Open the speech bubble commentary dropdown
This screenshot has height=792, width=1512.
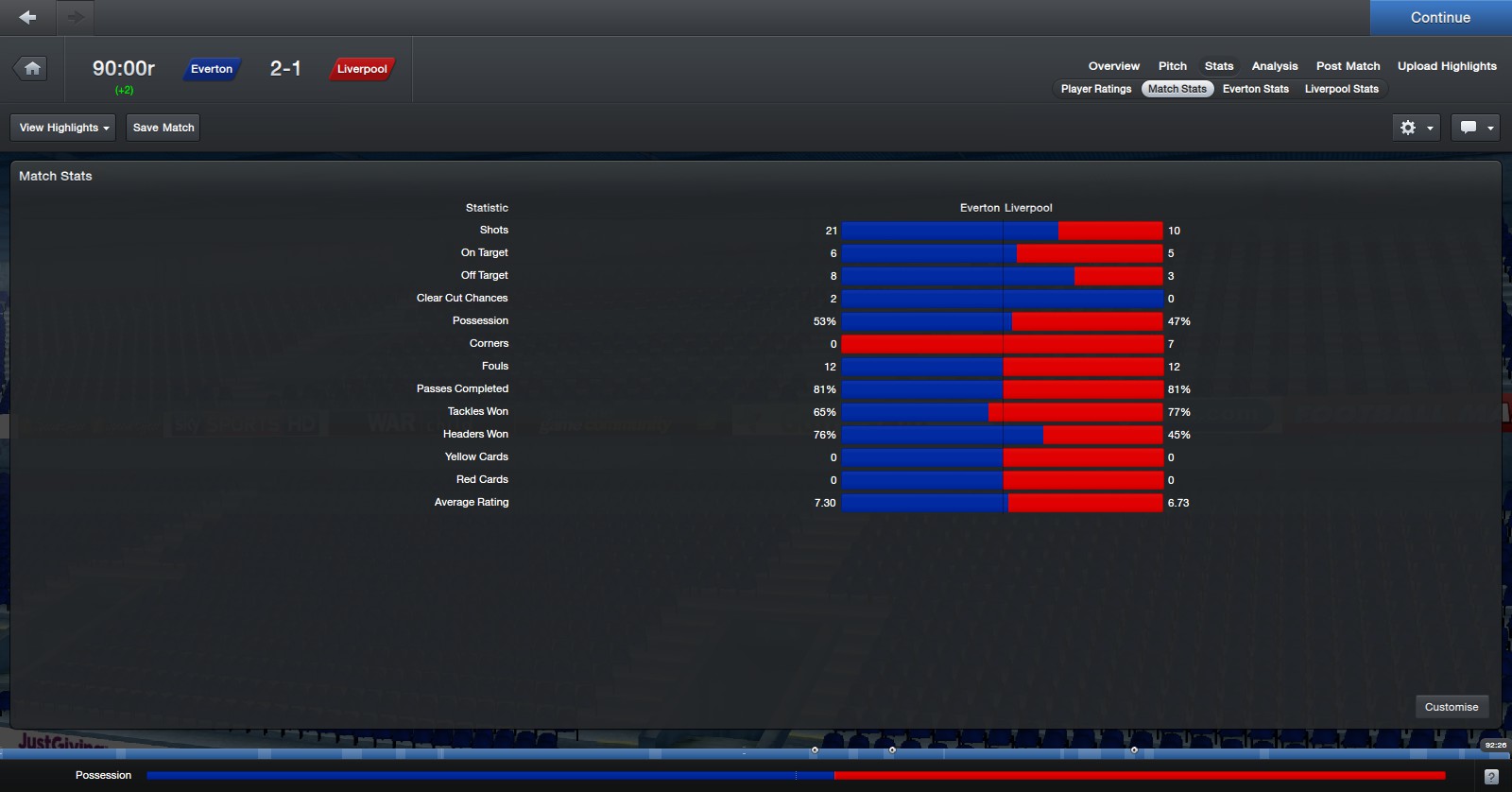[1477, 128]
